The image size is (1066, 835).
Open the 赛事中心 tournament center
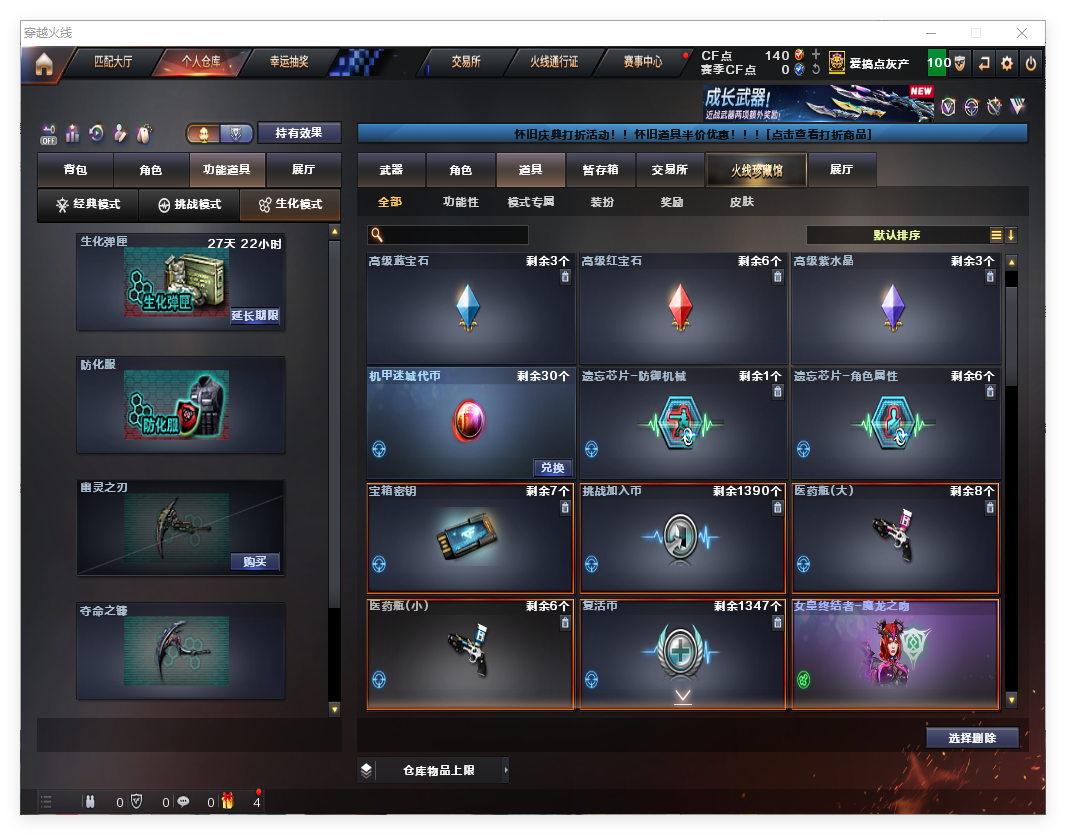pyautogui.click(x=642, y=62)
